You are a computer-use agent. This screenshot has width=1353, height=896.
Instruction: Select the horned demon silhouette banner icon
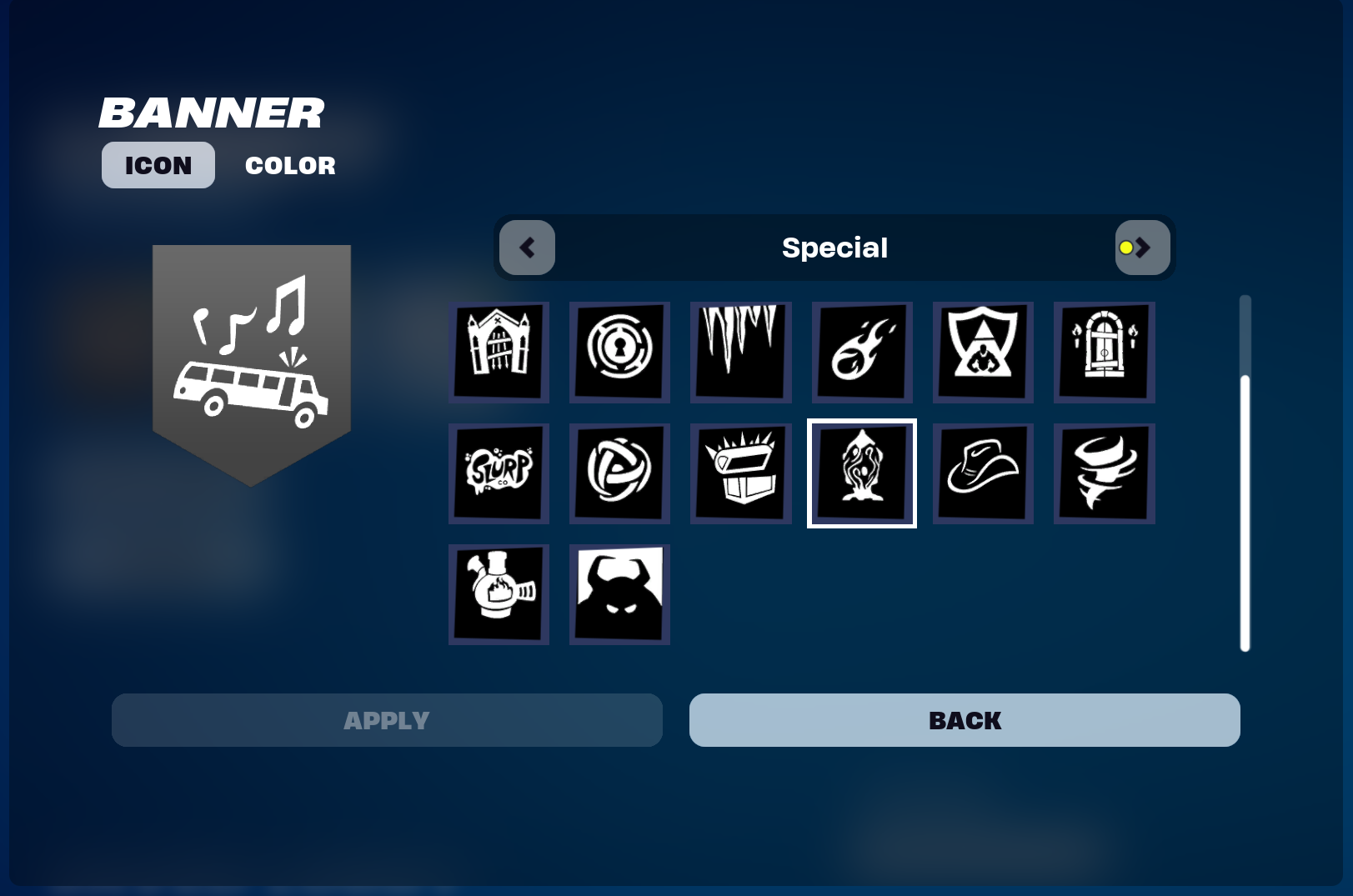point(619,594)
